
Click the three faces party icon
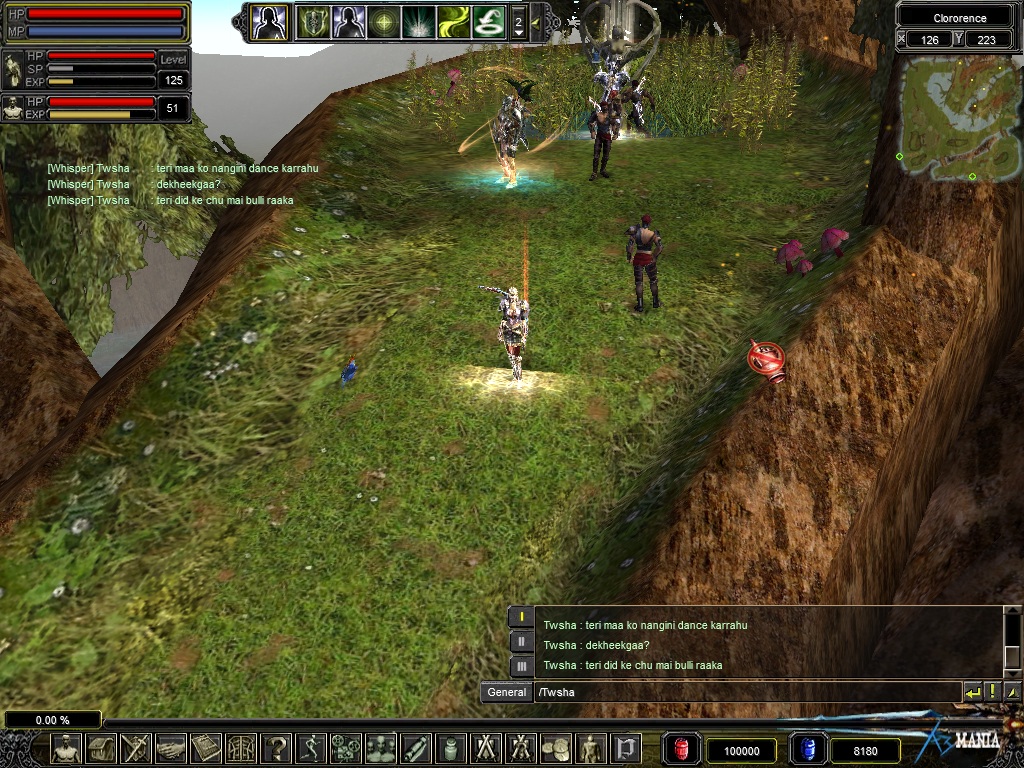[381, 748]
